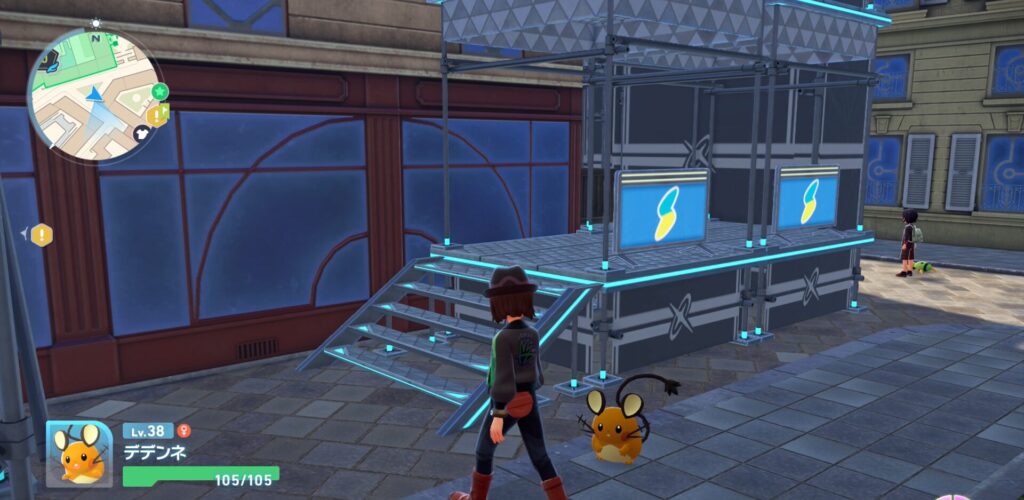Viewport: 1024px width, 500px height.
Task: Select the green star marker on minimap
Action: [x=160, y=92]
